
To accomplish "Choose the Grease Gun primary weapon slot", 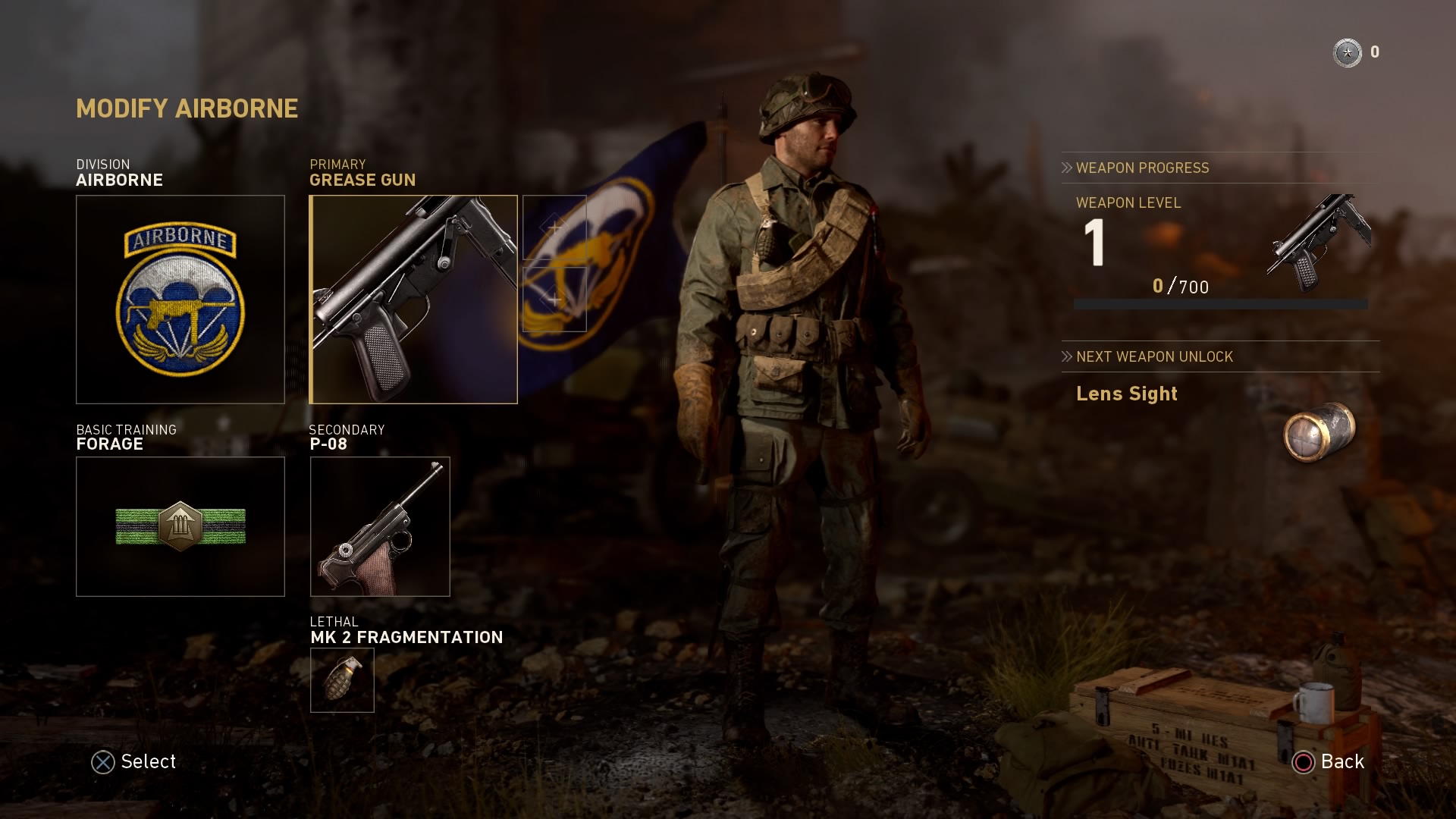I will (x=413, y=300).
